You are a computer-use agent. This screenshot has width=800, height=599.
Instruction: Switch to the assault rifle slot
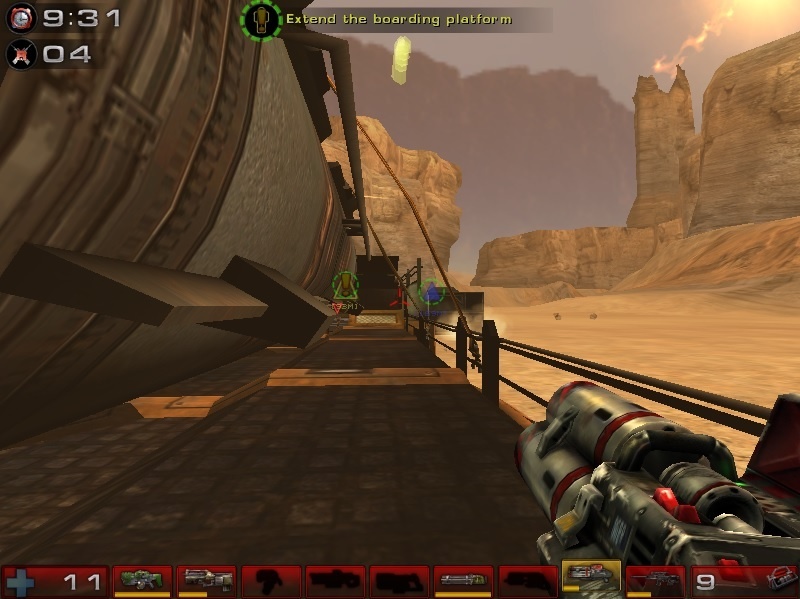point(207,580)
